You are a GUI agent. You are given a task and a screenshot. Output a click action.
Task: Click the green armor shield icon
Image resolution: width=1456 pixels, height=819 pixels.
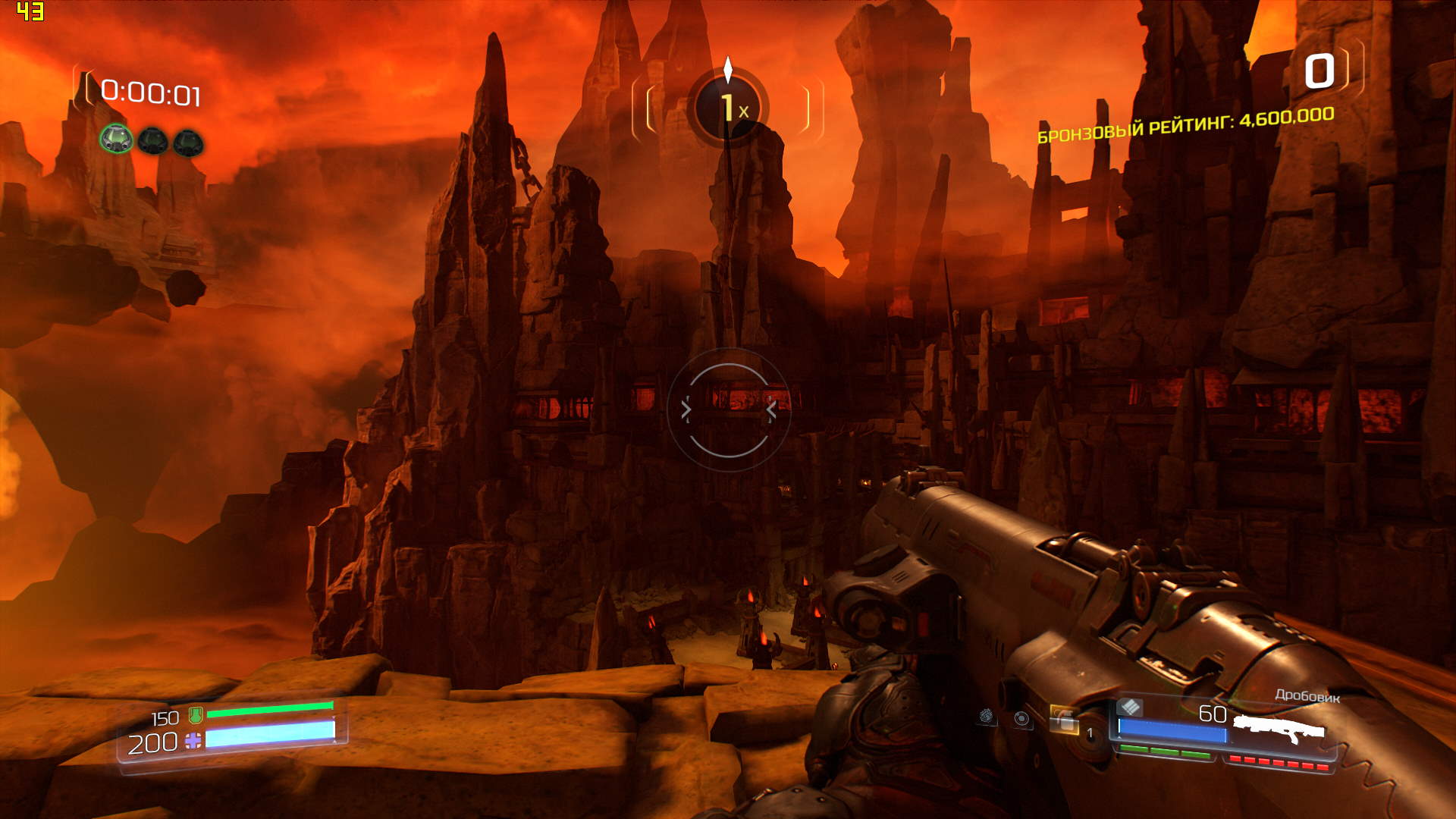pyautogui.click(x=196, y=714)
